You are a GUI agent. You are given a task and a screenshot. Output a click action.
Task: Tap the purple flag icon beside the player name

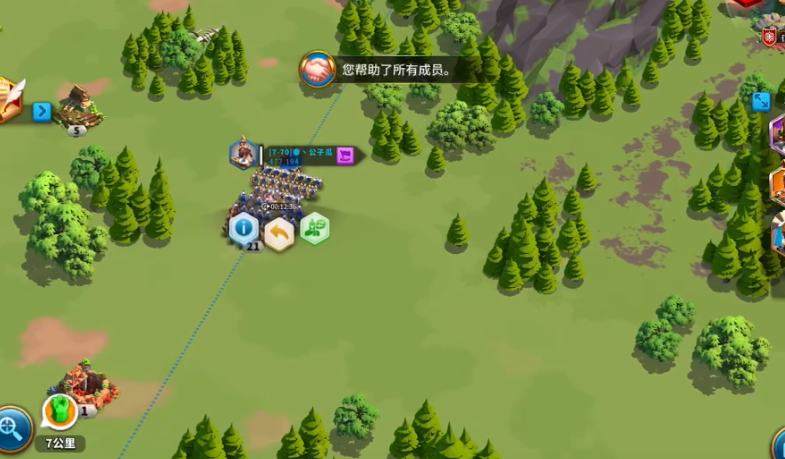coord(345,155)
